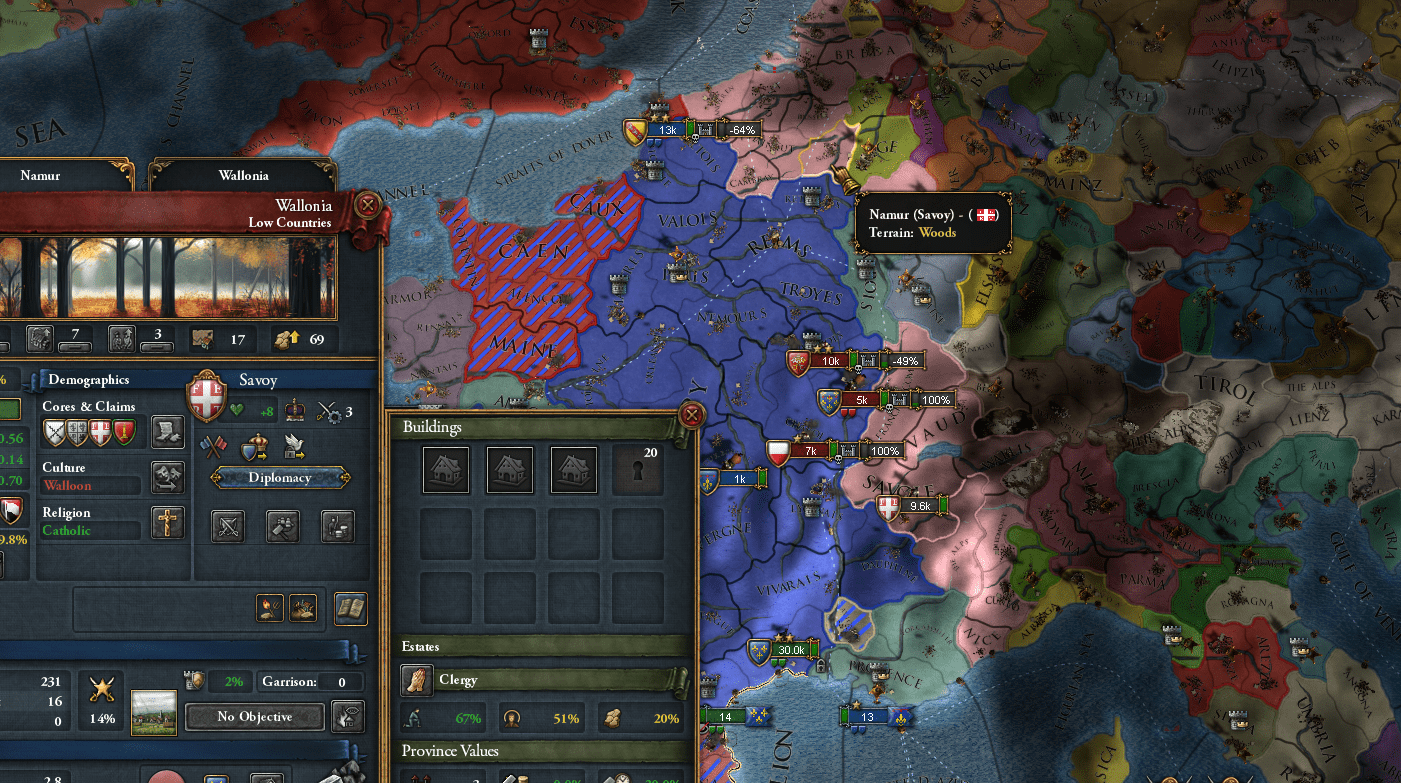Image resolution: width=1401 pixels, height=783 pixels.
Task: Select the 30.0k army banner on the map
Action: click(x=789, y=649)
